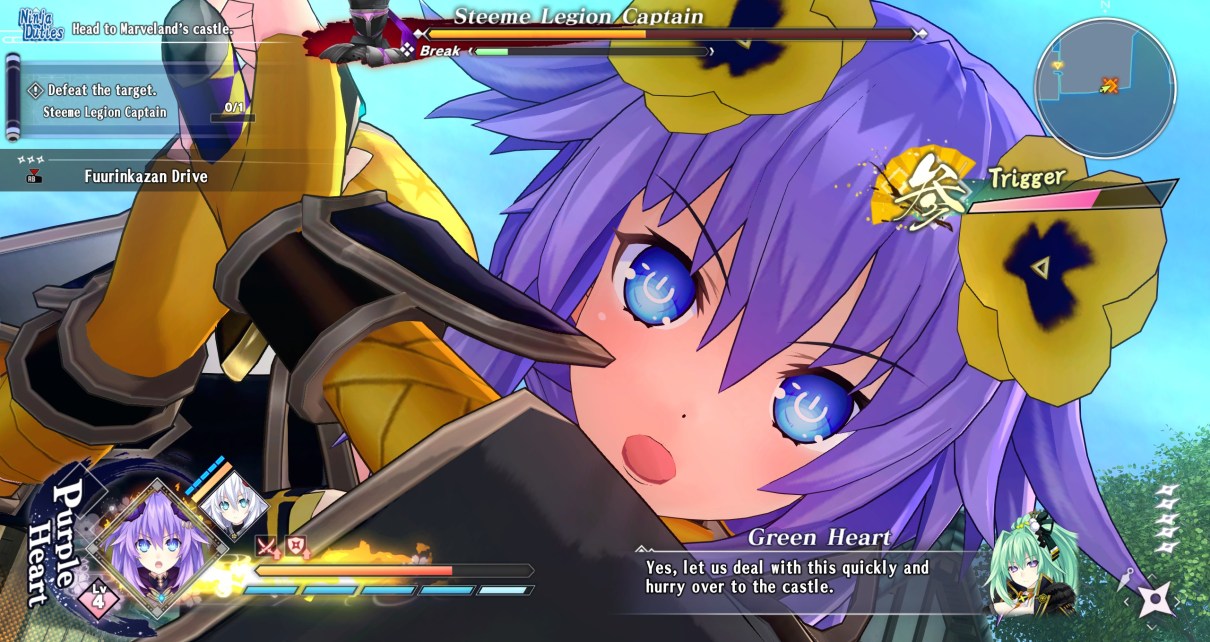
Task: Select the Defeat the target objective
Action: 100,90
